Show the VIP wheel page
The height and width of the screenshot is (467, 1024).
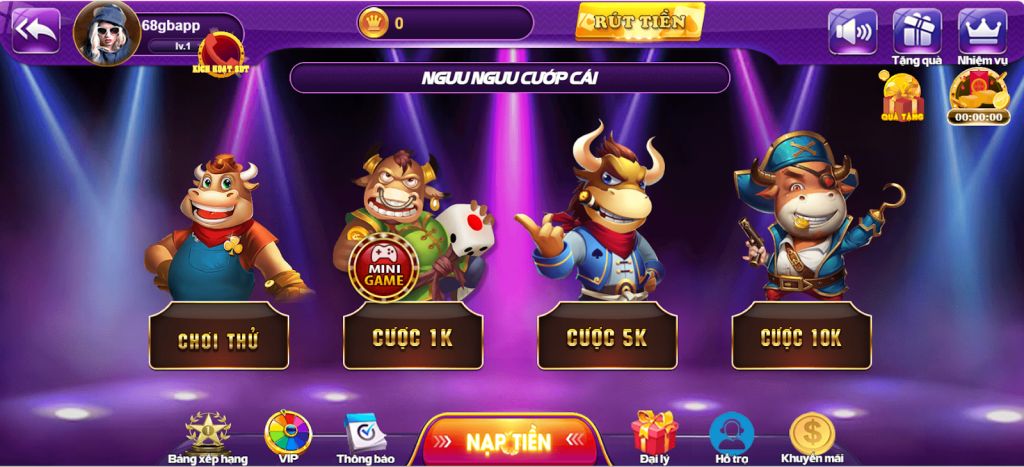click(288, 436)
